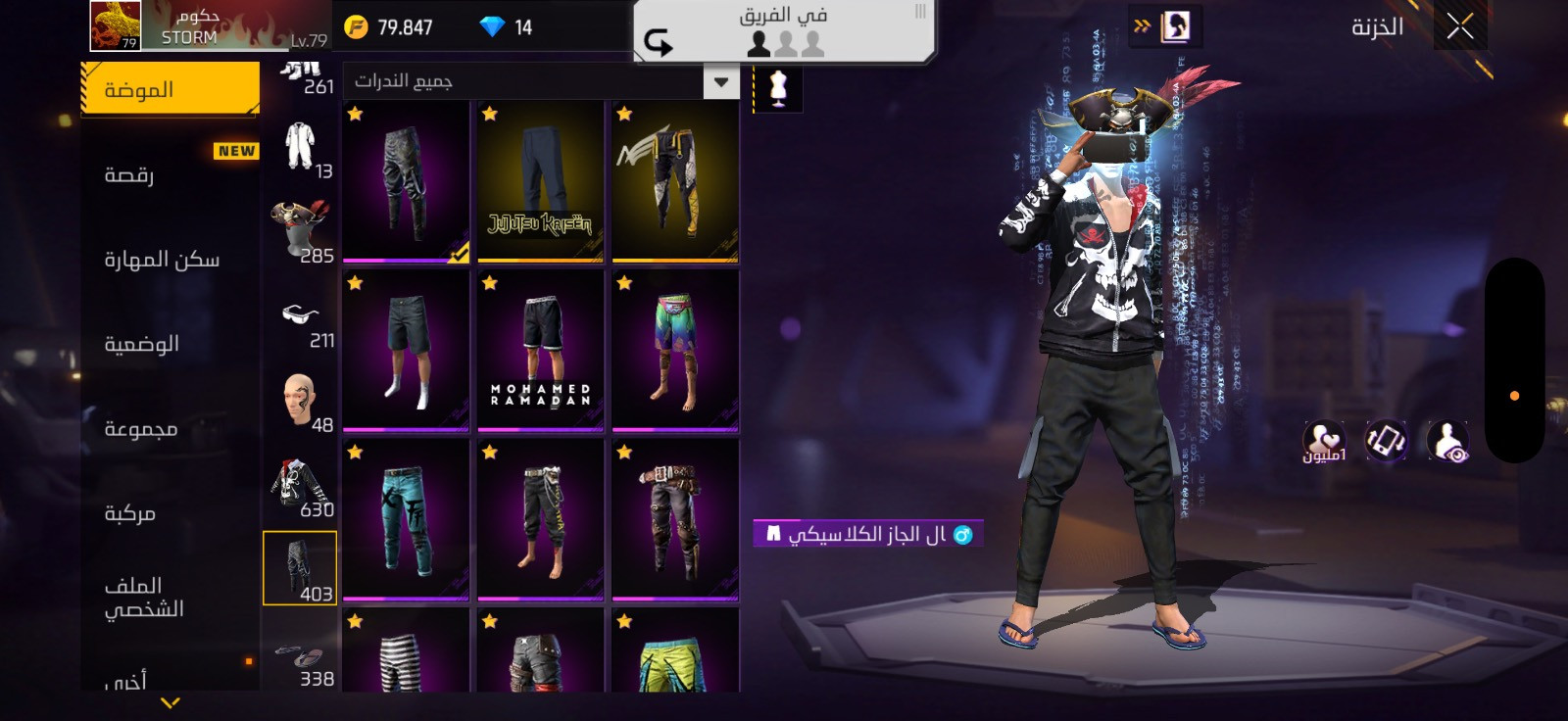Select the teal jeans item
Image resolution: width=1568 pixels, height=721 pixels.
[406, 520]
